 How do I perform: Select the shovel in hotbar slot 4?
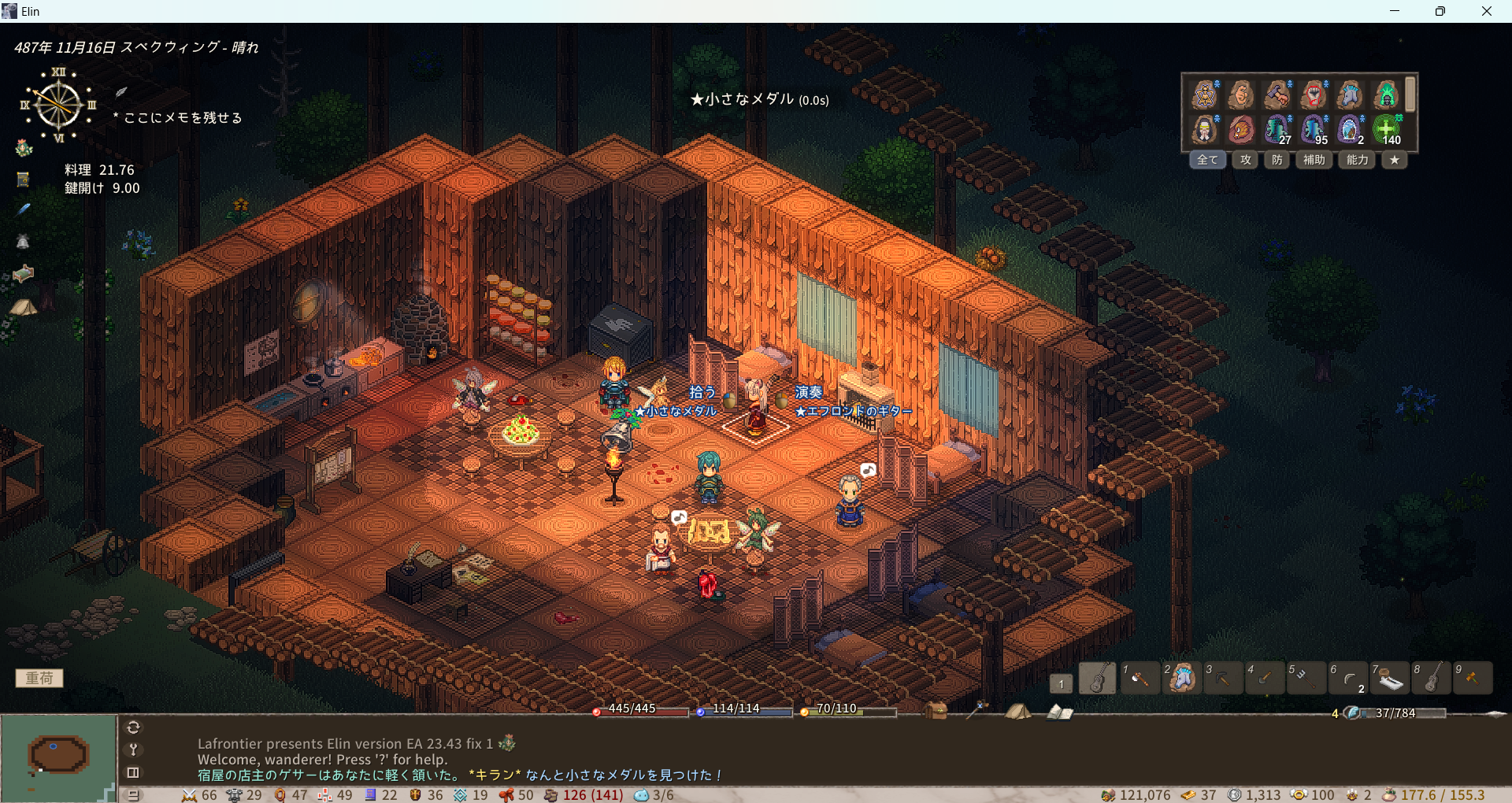(x=1264, y=678)
